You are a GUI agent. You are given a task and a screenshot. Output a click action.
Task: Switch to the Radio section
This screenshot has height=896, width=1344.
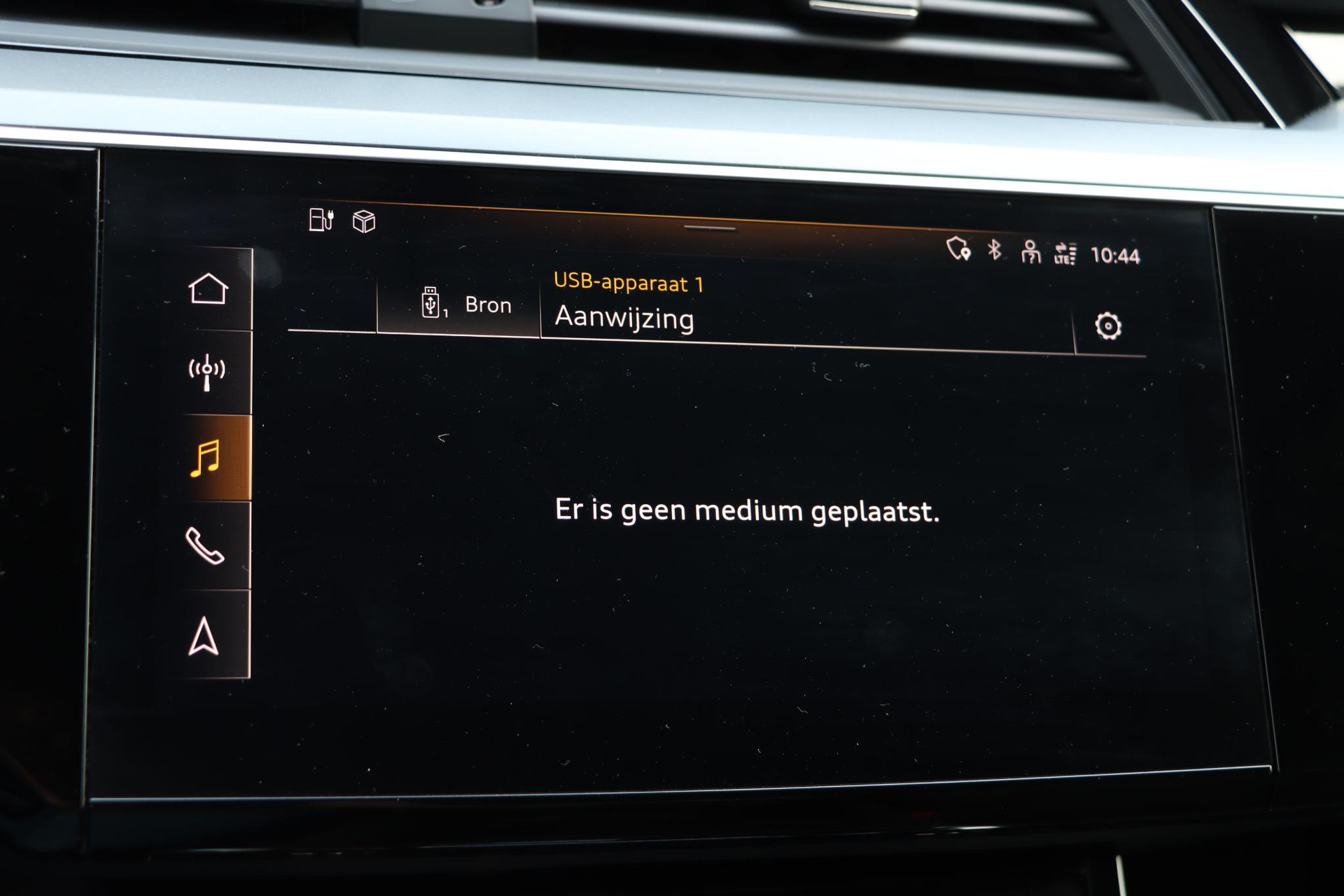[x=206, y=372]
